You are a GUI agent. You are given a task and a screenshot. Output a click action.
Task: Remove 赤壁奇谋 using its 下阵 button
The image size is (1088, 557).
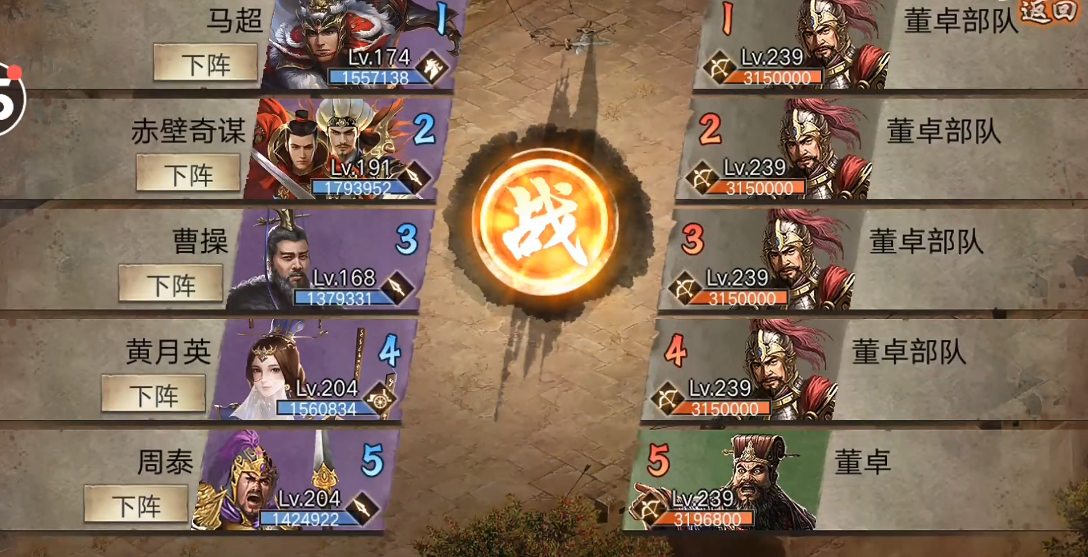coord(189,174)
